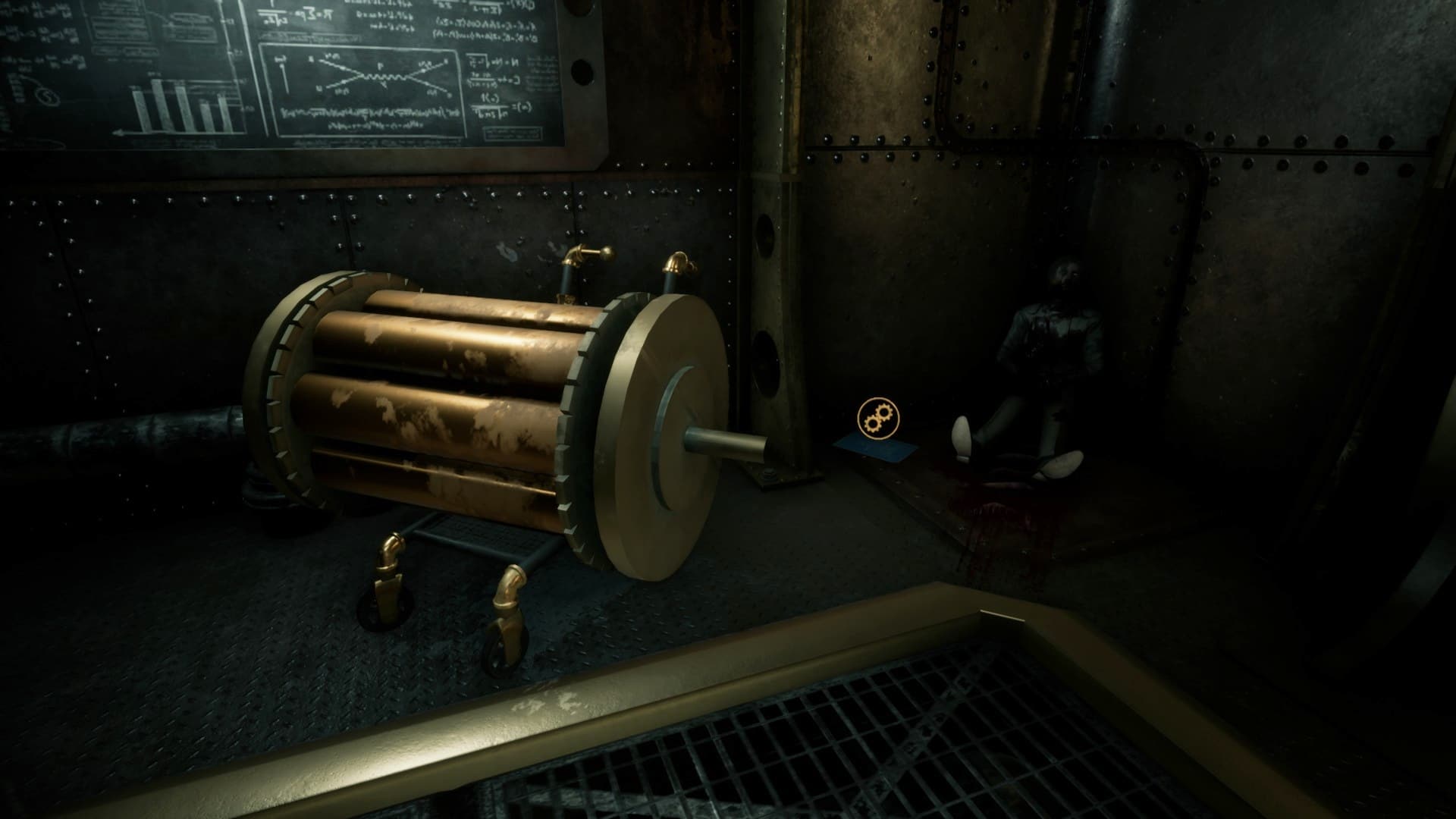The image size is (1456, 819).
Task: Click the orange gears interaction icon
Action: tap(877, 418)
